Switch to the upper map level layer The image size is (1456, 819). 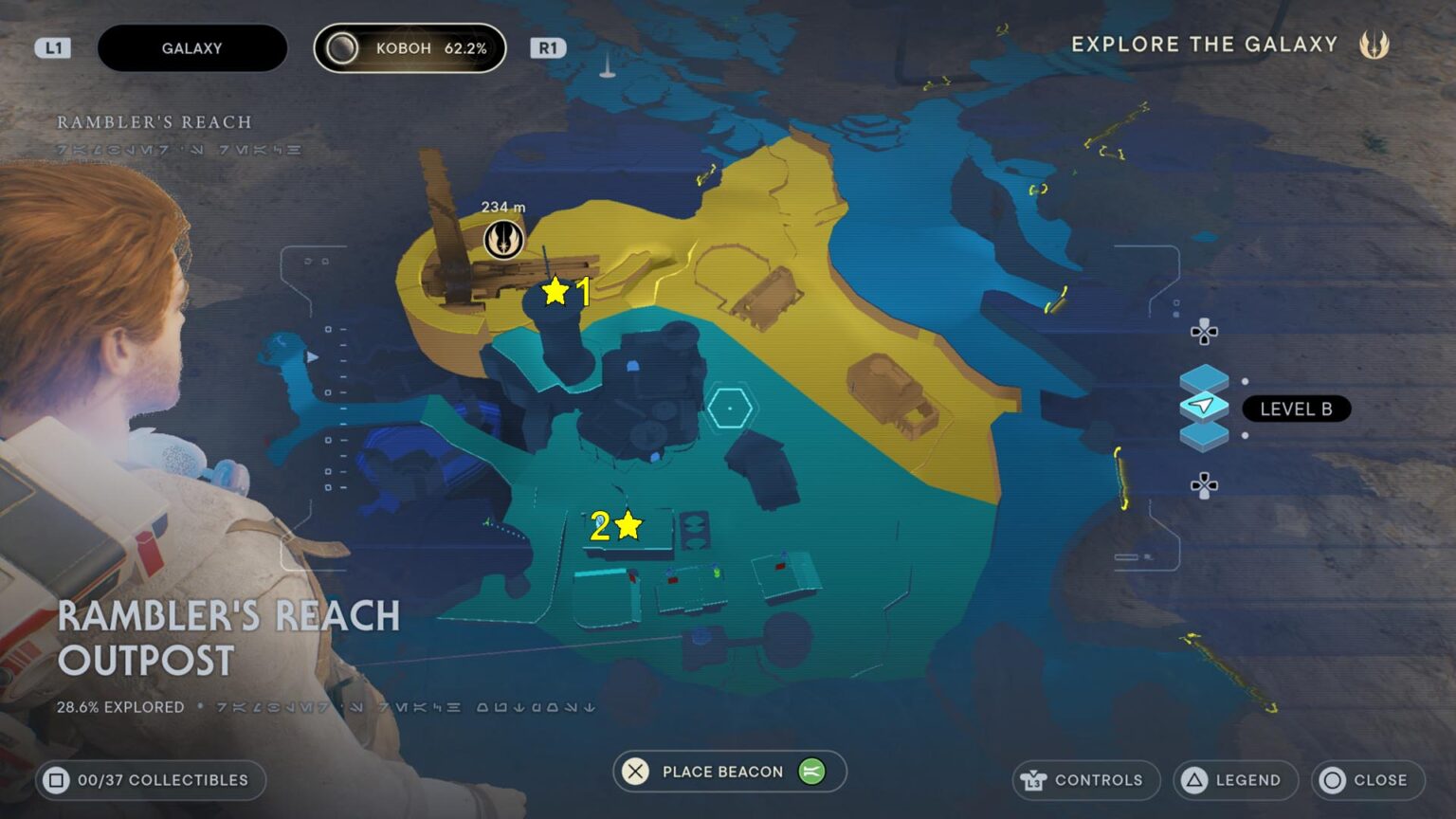coord(1204,376)
